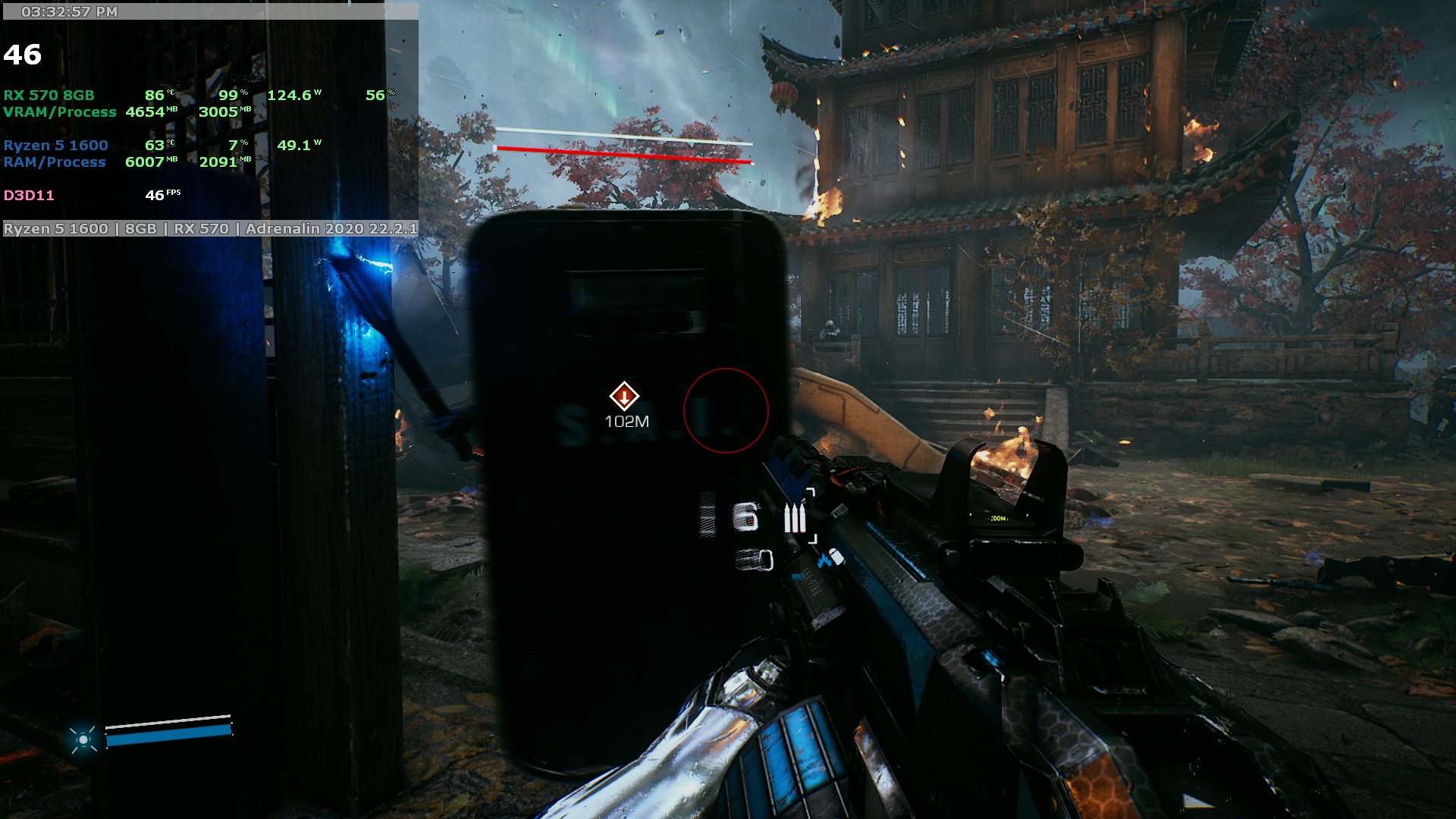
Task: Click the three-bullet fire mode icon
Action: pos(794,519)
